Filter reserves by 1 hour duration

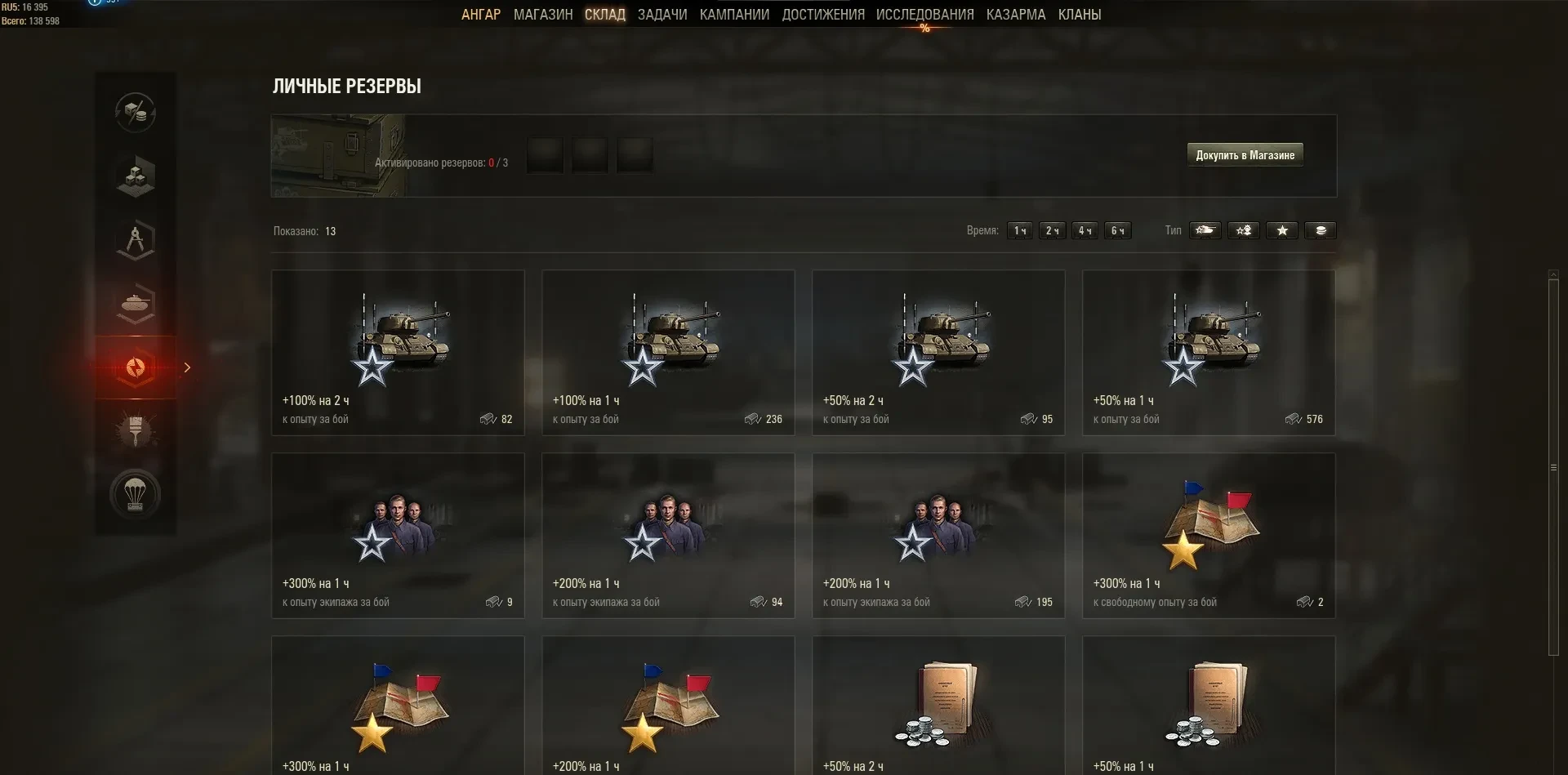(1019, 230)
